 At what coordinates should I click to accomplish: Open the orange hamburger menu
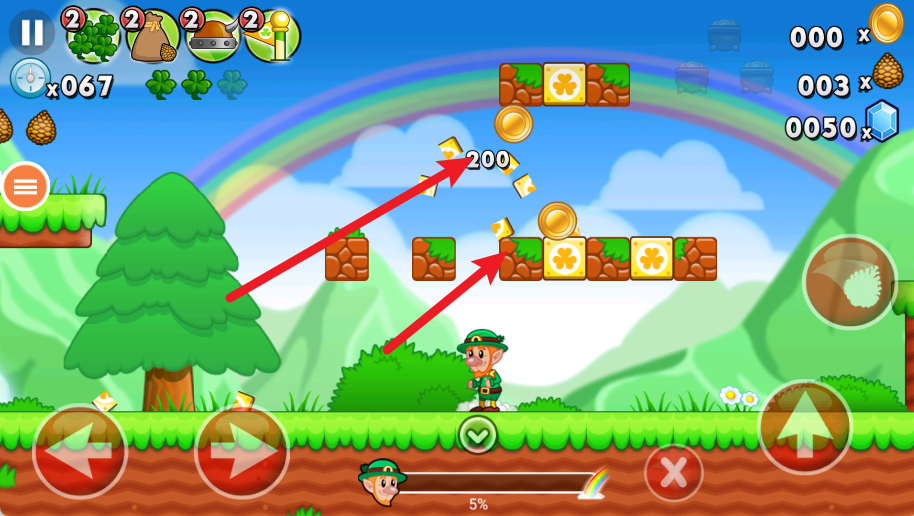point(25,186)
